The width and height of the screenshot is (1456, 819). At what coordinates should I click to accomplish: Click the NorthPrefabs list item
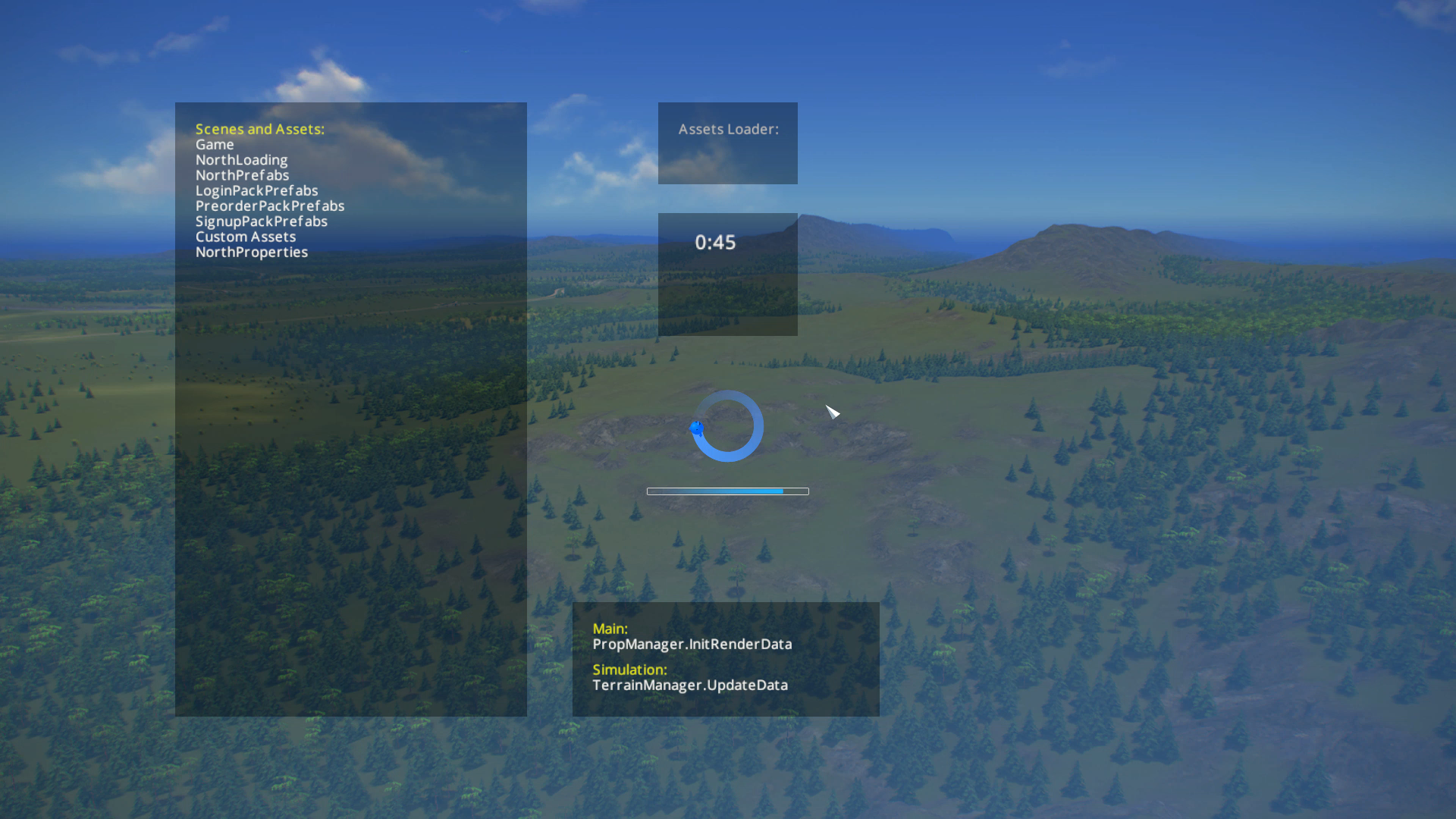point(243,175)
